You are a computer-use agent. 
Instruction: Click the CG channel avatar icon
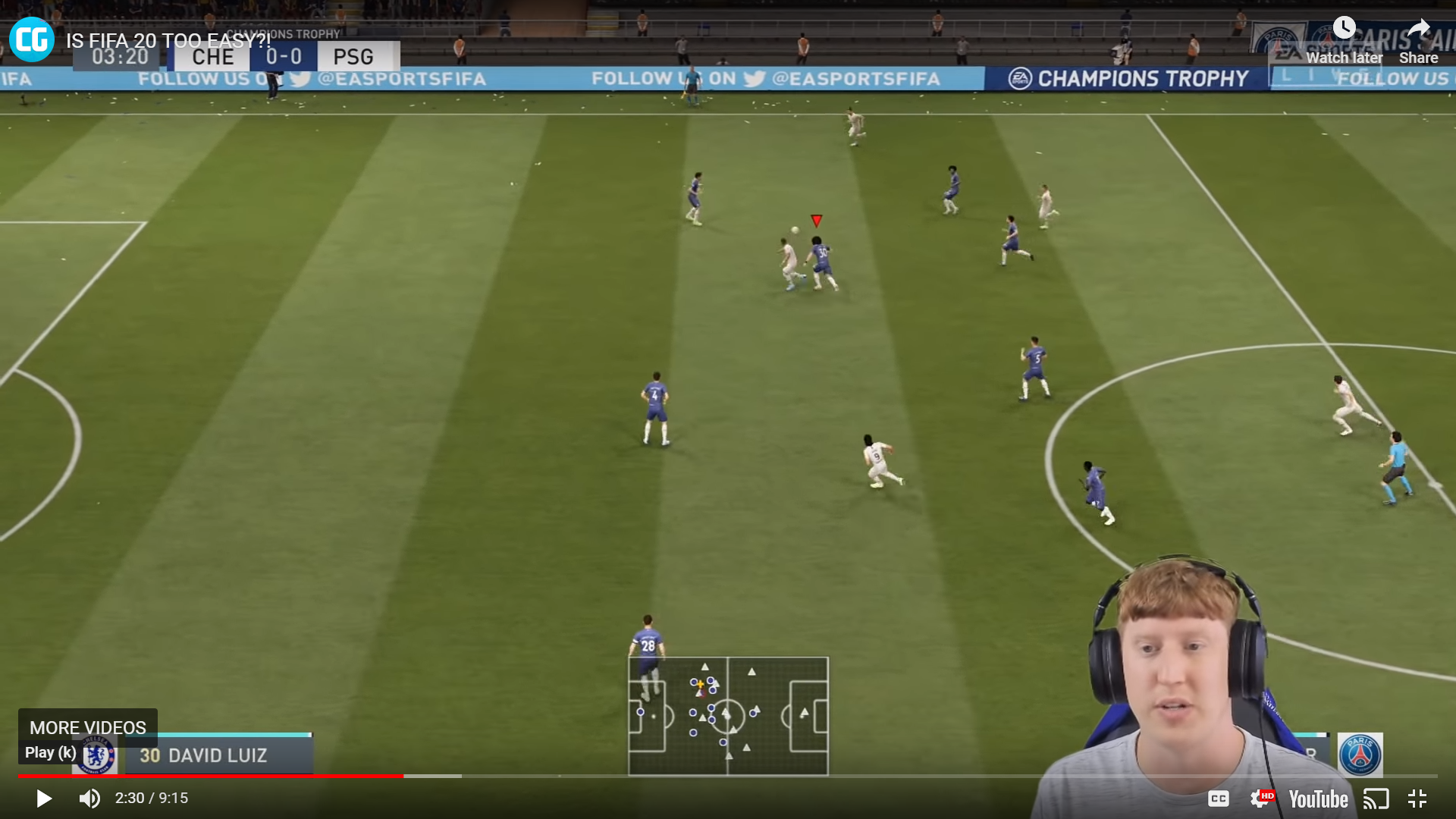(x=30, y=39)
